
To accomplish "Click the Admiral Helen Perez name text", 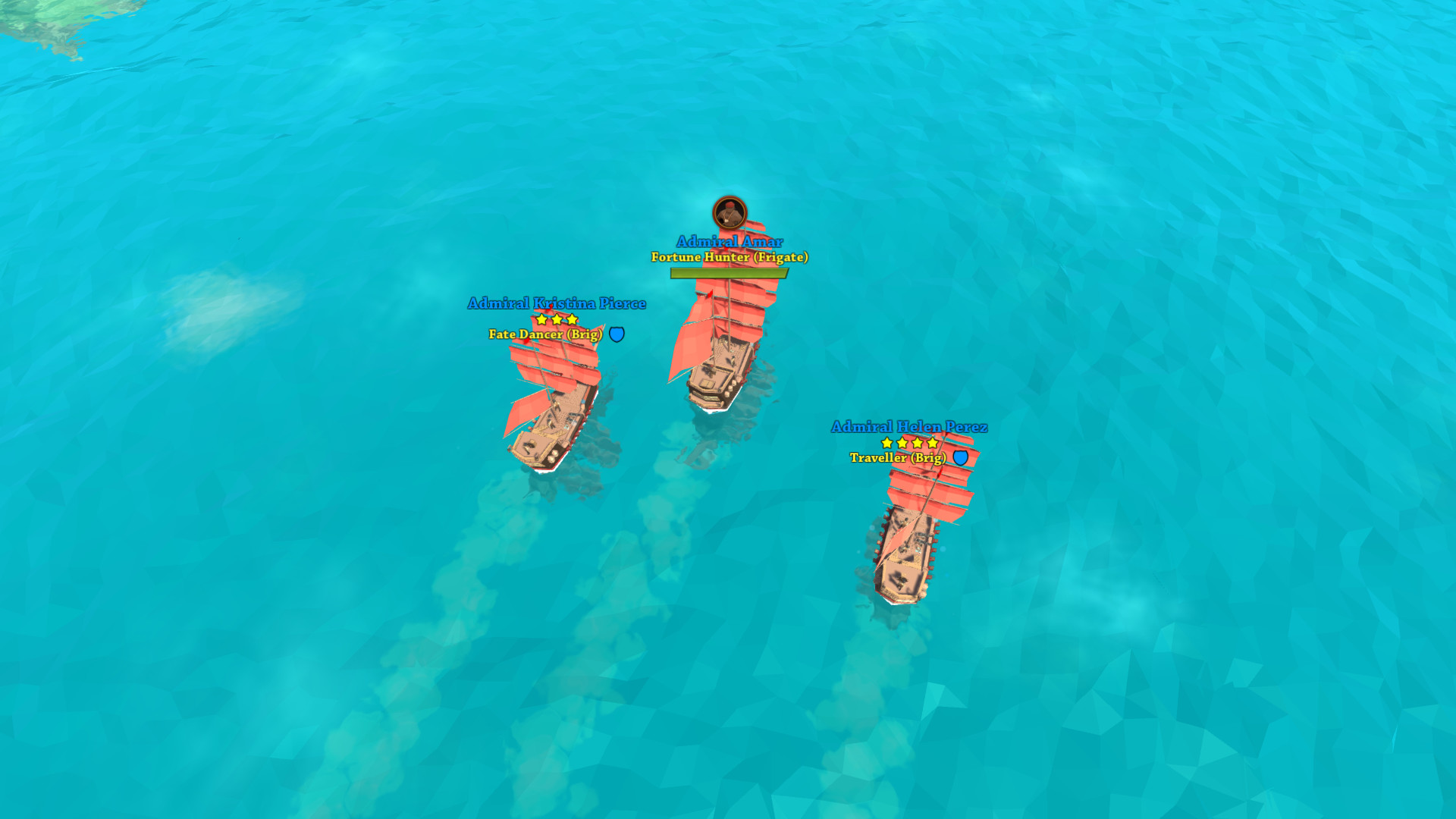I will coord(909,427).
